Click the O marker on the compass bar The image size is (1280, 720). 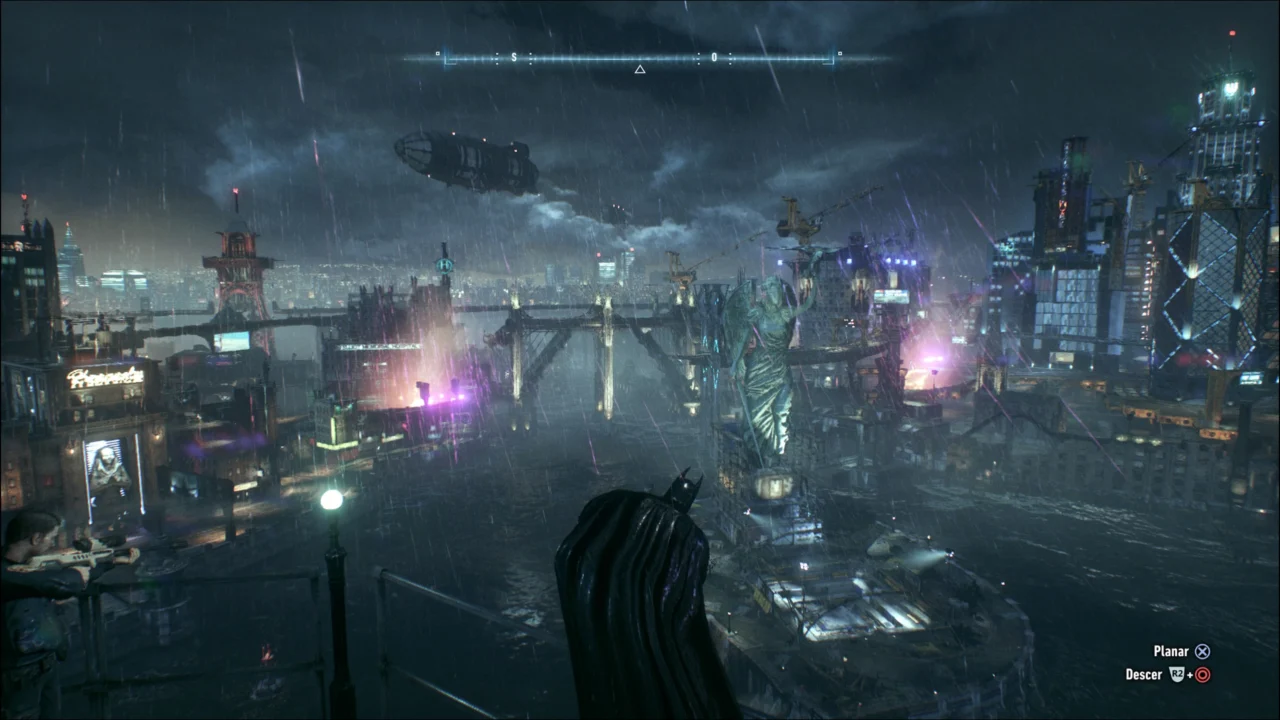click(714, 56)
